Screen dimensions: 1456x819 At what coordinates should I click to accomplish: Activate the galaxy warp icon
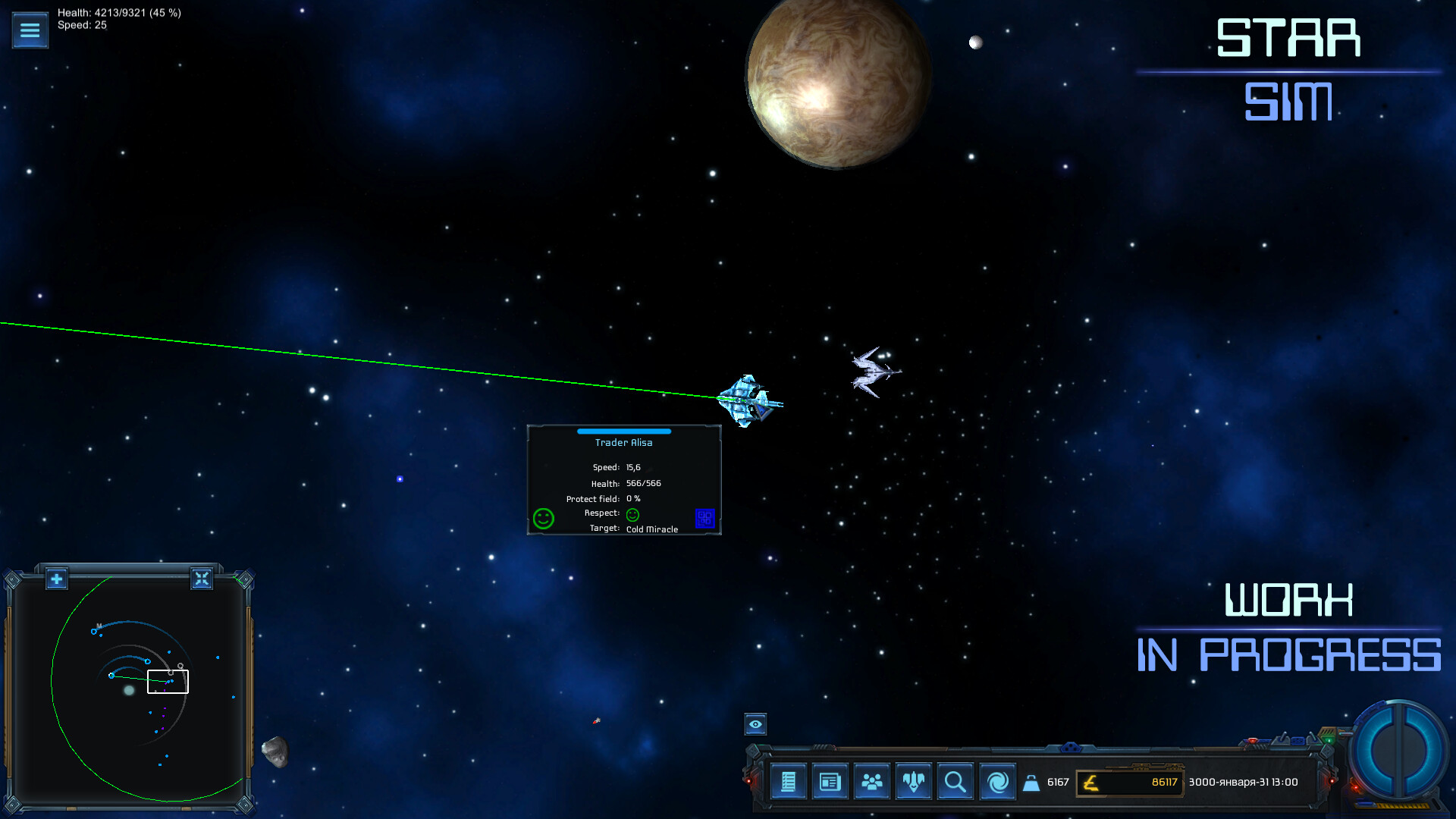point(997,781)
